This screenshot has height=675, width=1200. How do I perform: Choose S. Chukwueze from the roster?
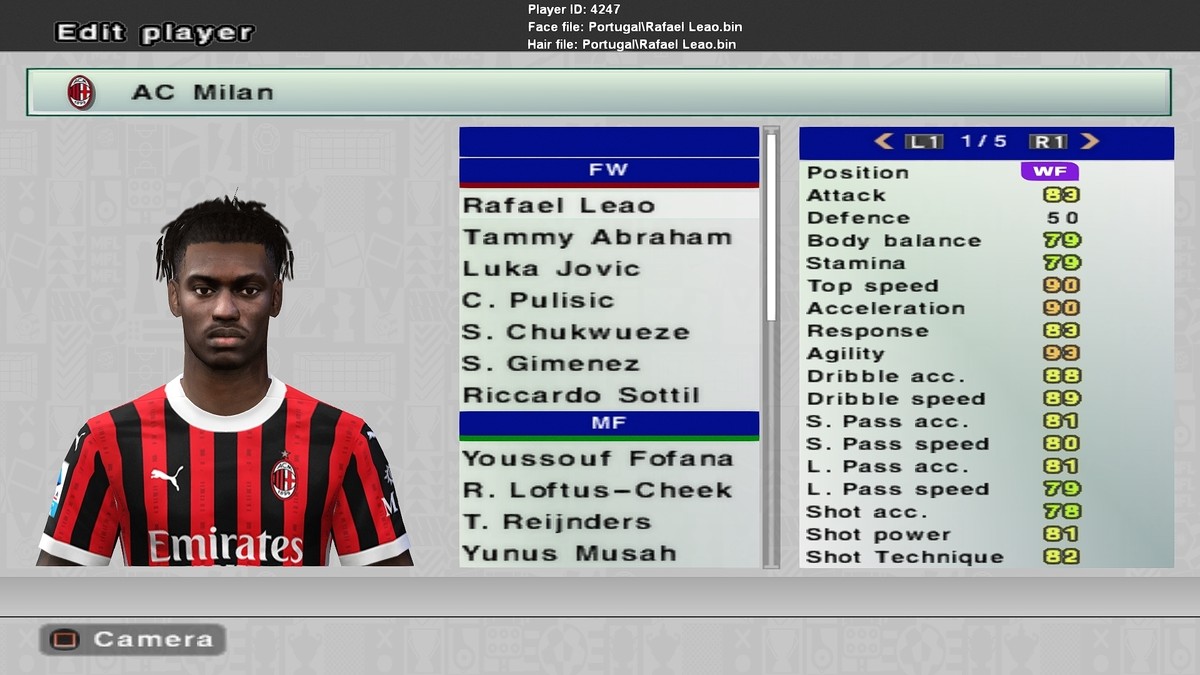tap(575, 332)
